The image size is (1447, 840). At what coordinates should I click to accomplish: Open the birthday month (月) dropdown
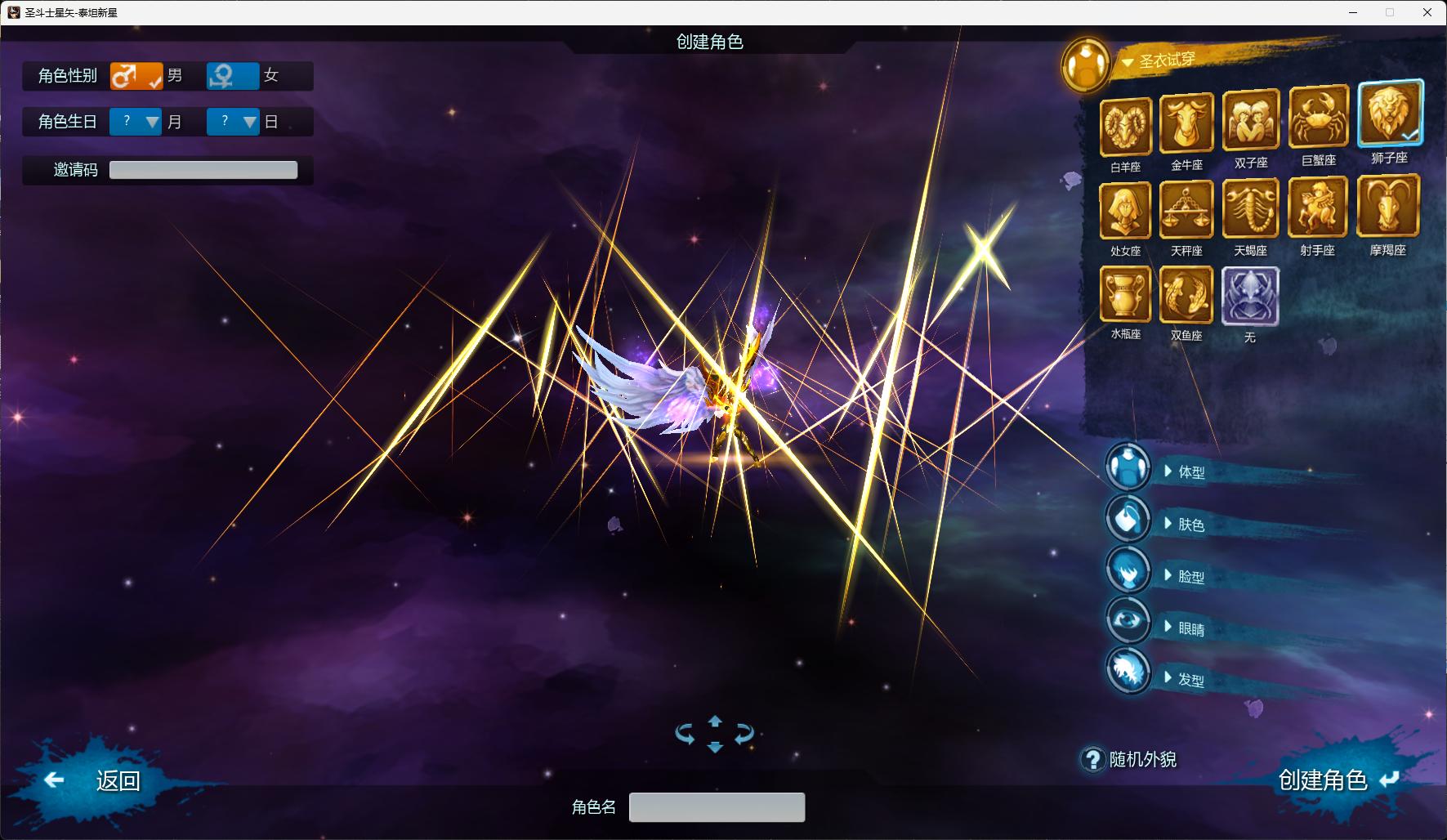pos(136,122)
